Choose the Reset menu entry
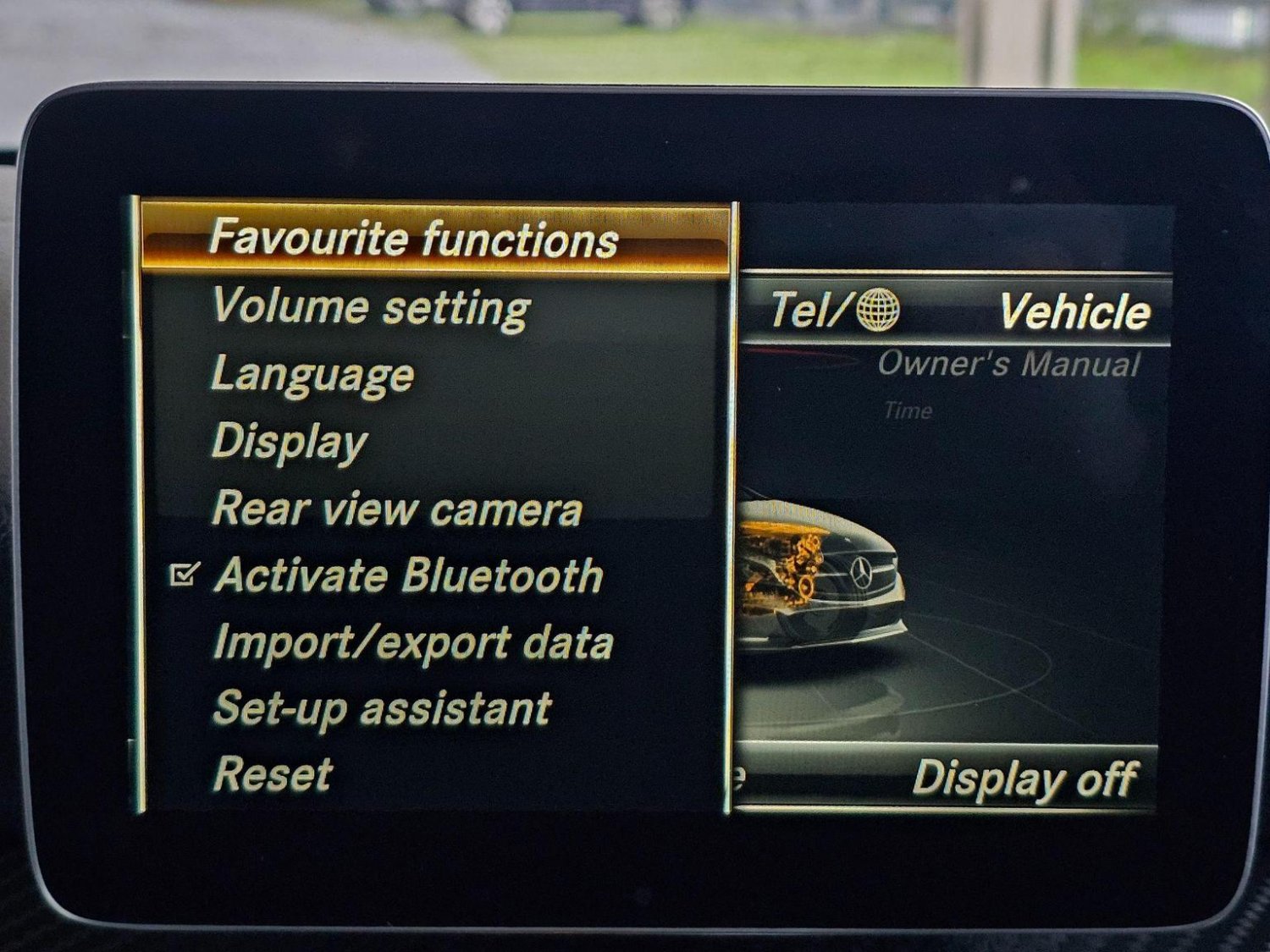The image size is (1270, 952). [x=273, y=773]
